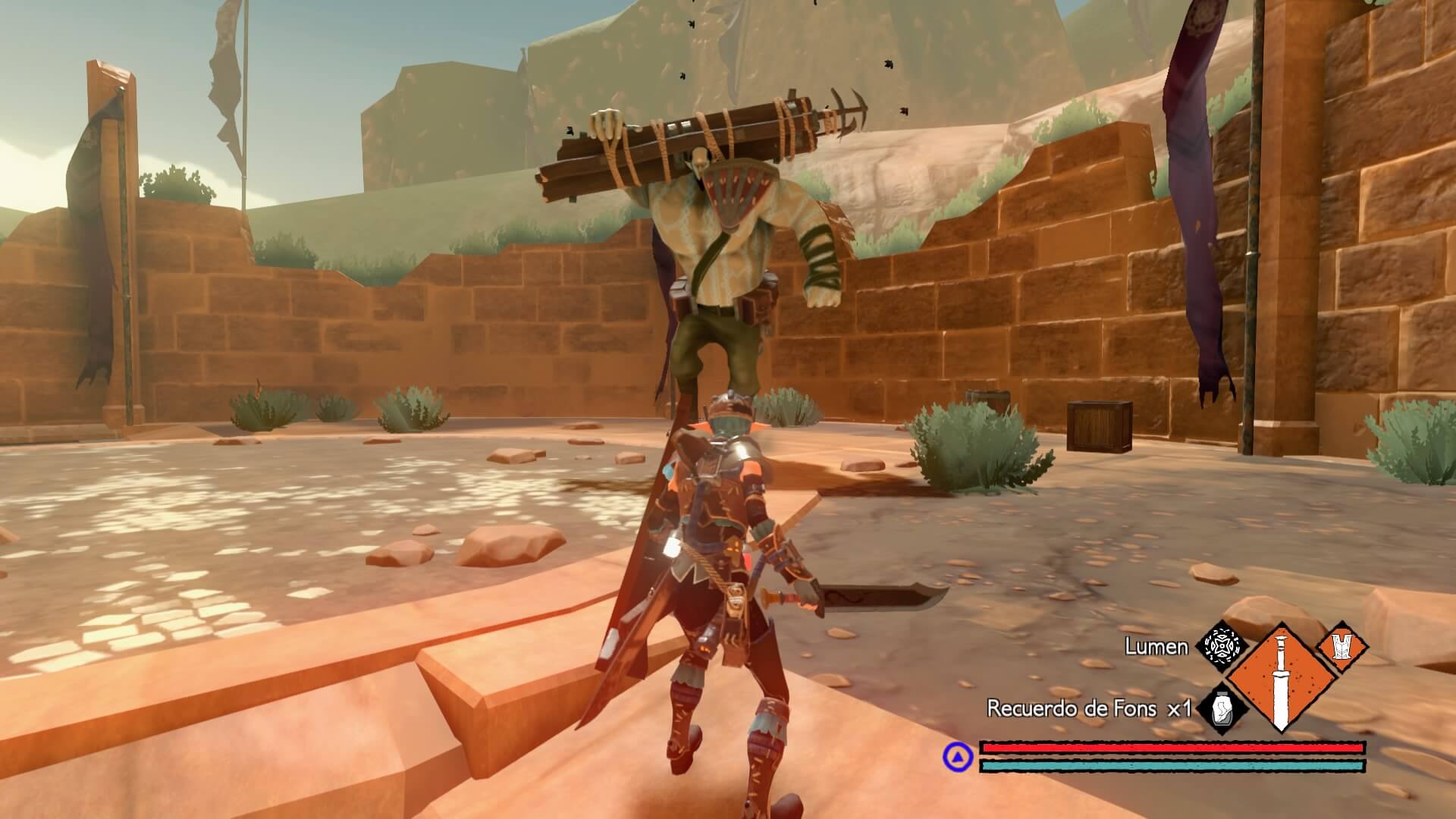The height and width of the screenshot is (819, 1456).
Task: Use the Recuerdo de Fons bottle icon
Action: 1222,710
